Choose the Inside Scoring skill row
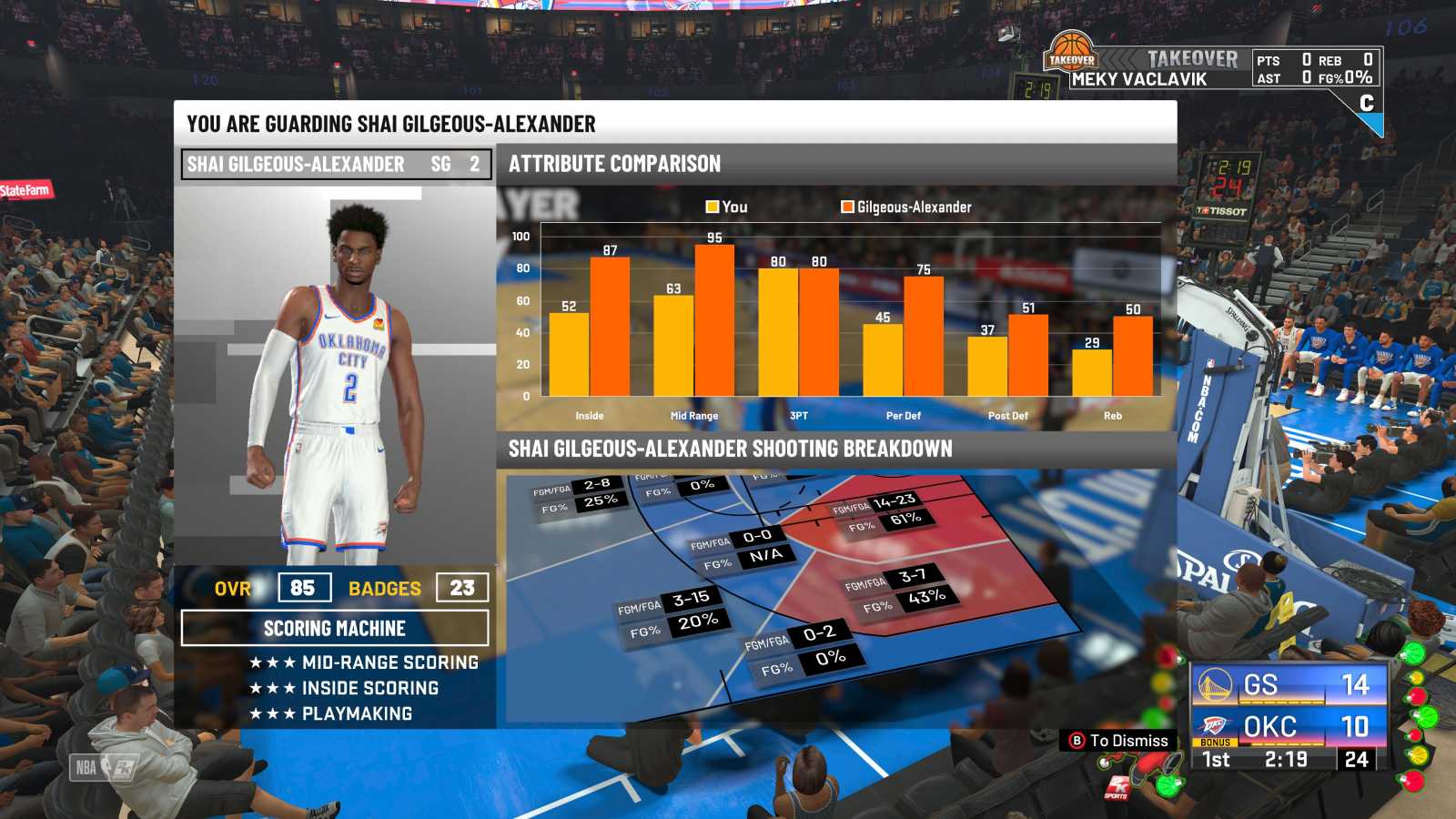This screenshot has height=819, width=1456. 344,688
